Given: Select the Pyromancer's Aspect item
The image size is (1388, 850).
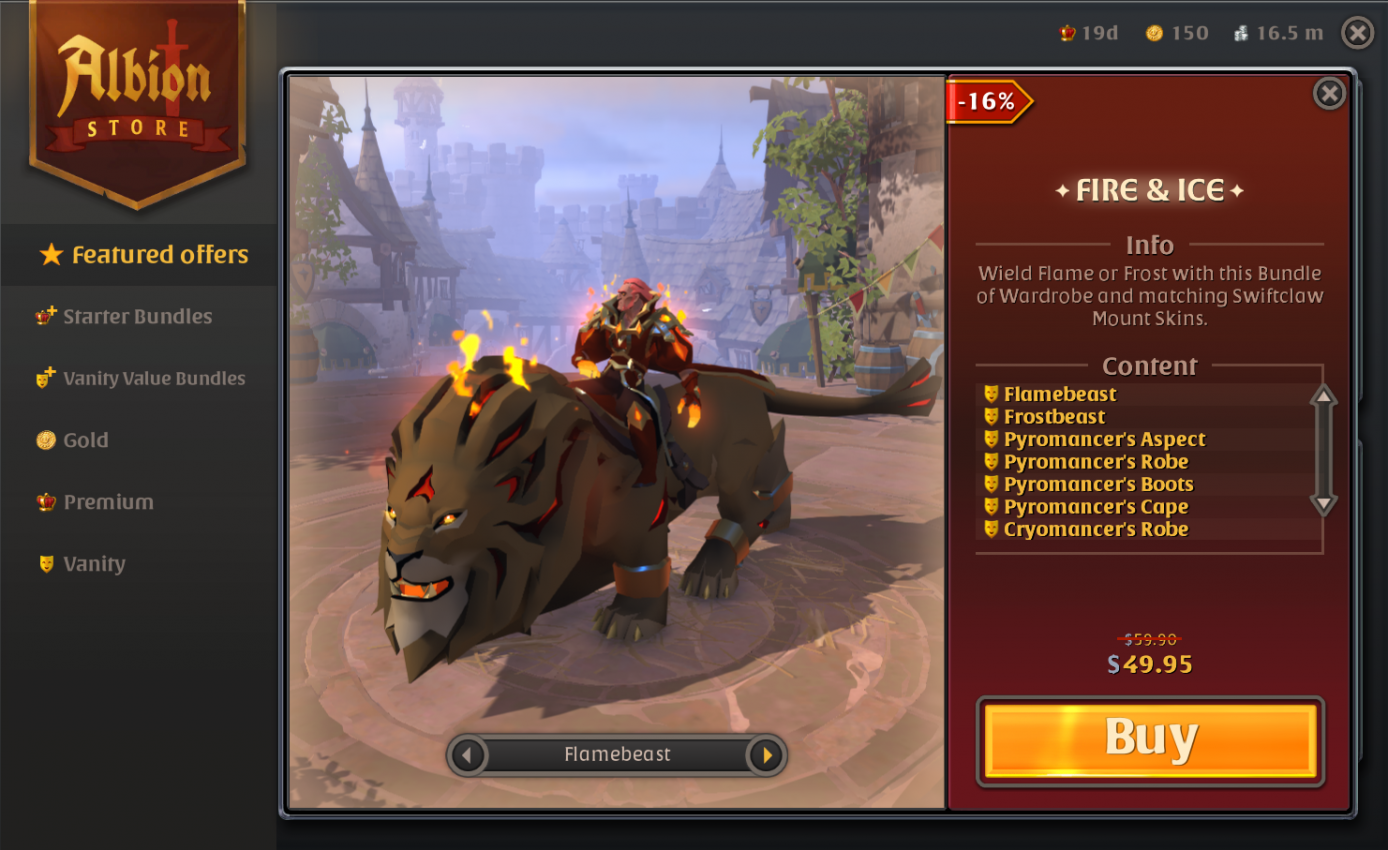Looking at the screenshot, I should click(x=1103, y=439).
